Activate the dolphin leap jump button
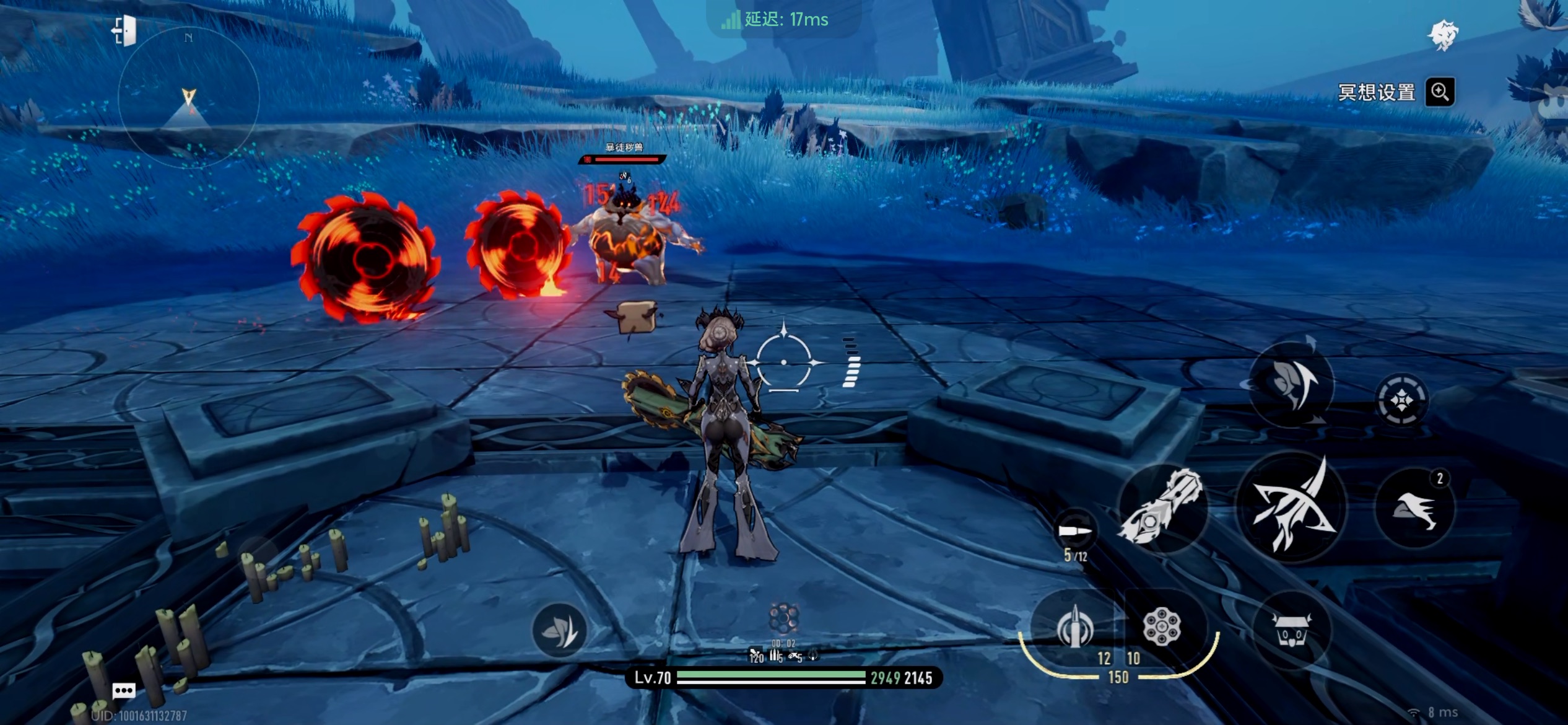 [x=1292, y=385]
